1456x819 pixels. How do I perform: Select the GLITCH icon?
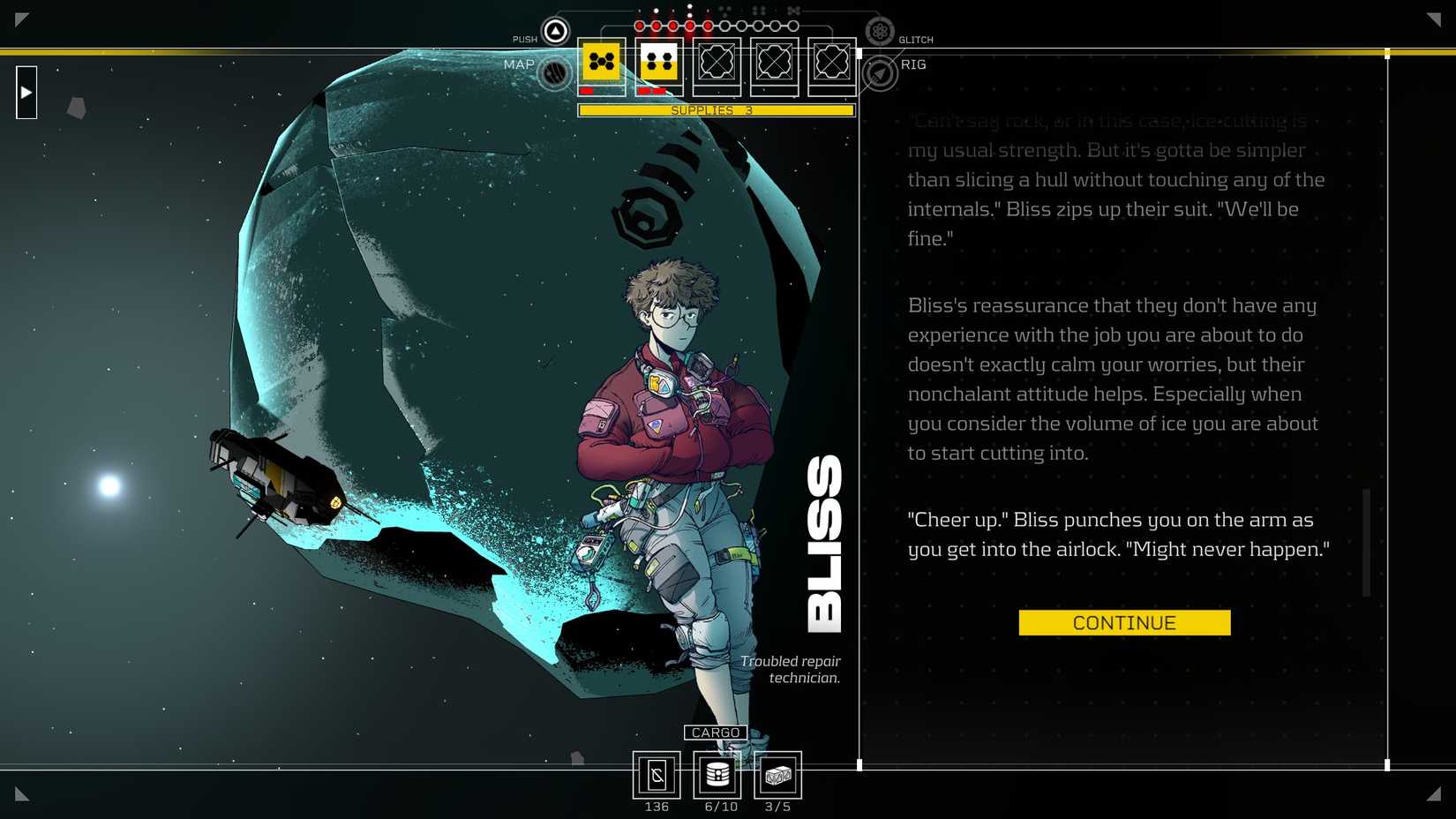click(880, 30)
